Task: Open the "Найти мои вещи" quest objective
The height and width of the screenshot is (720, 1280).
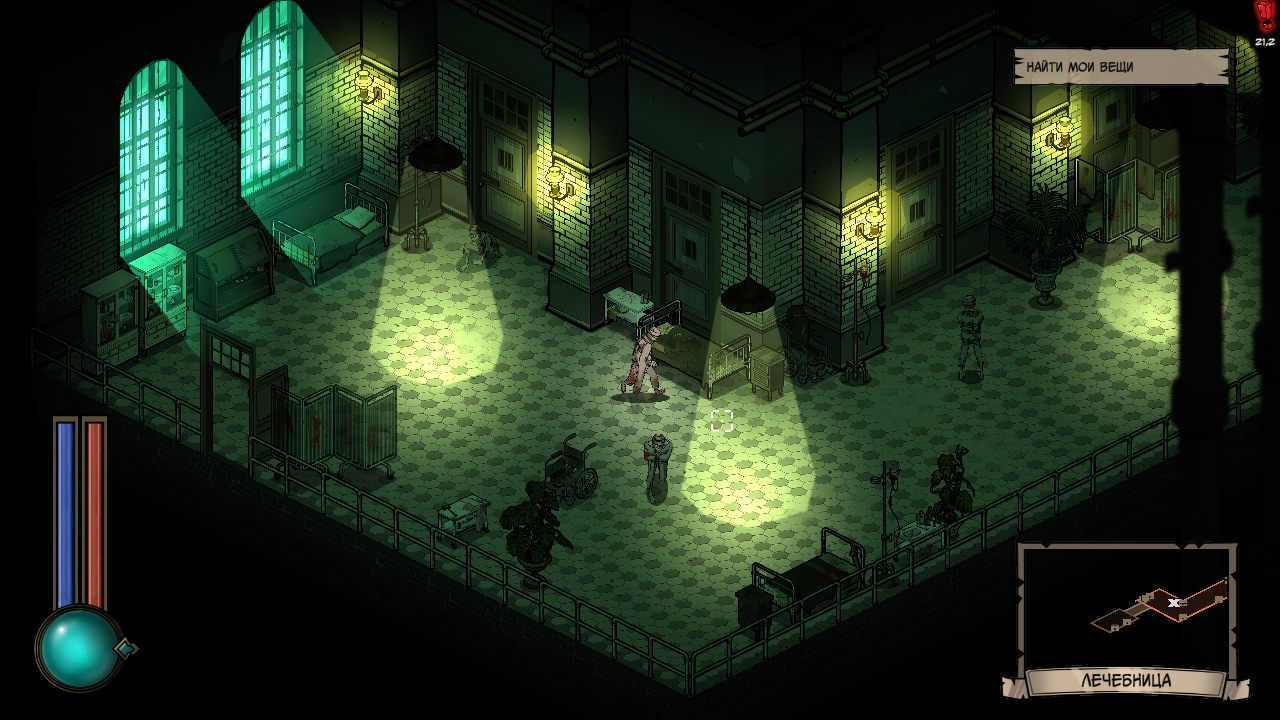Action: 1120,67
